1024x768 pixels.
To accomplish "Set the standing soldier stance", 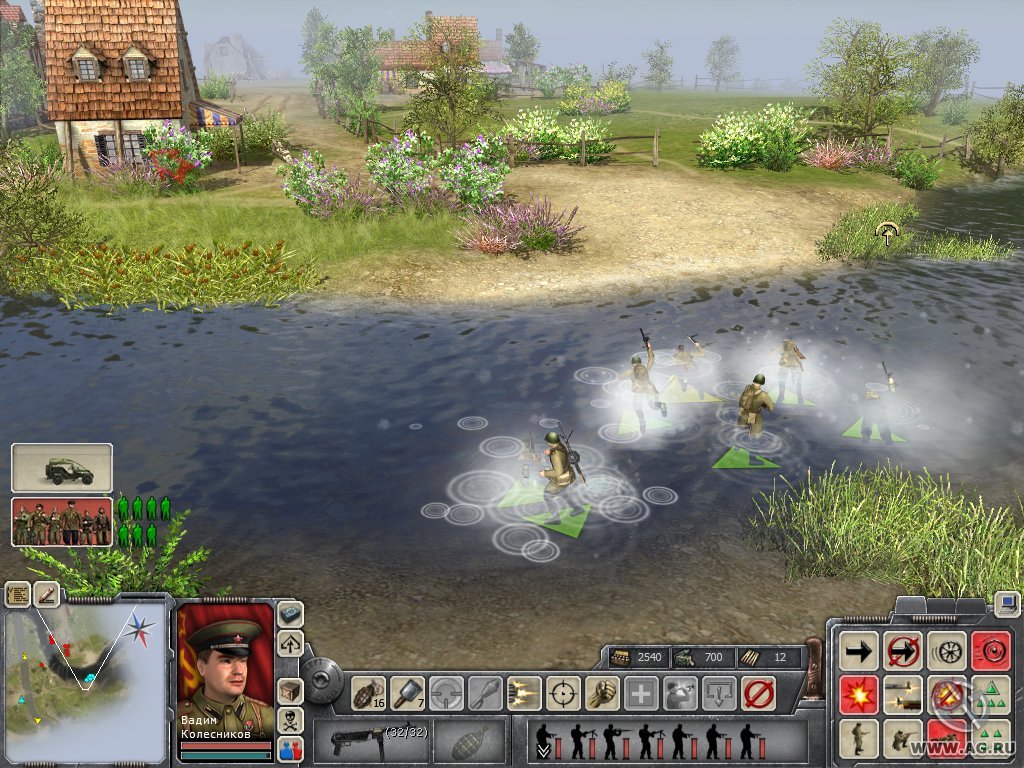I will pos(859,739).
